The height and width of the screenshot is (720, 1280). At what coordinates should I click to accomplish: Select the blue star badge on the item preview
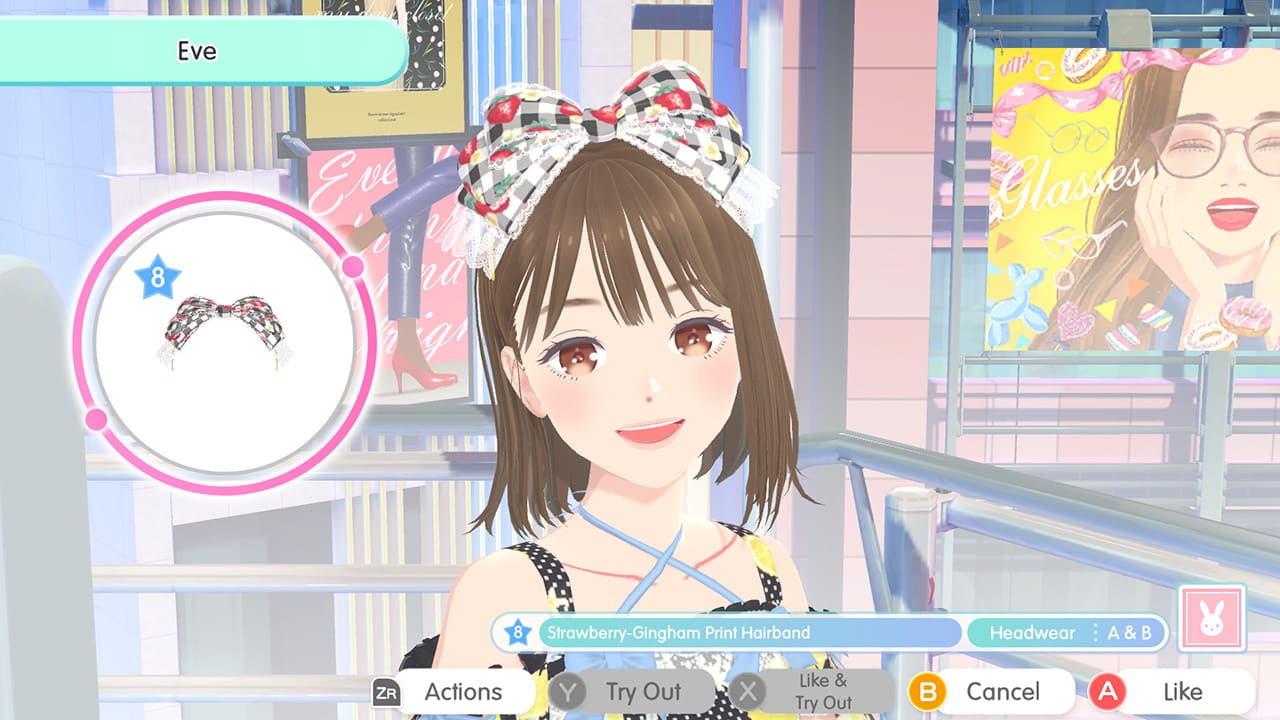coord(157,275)
